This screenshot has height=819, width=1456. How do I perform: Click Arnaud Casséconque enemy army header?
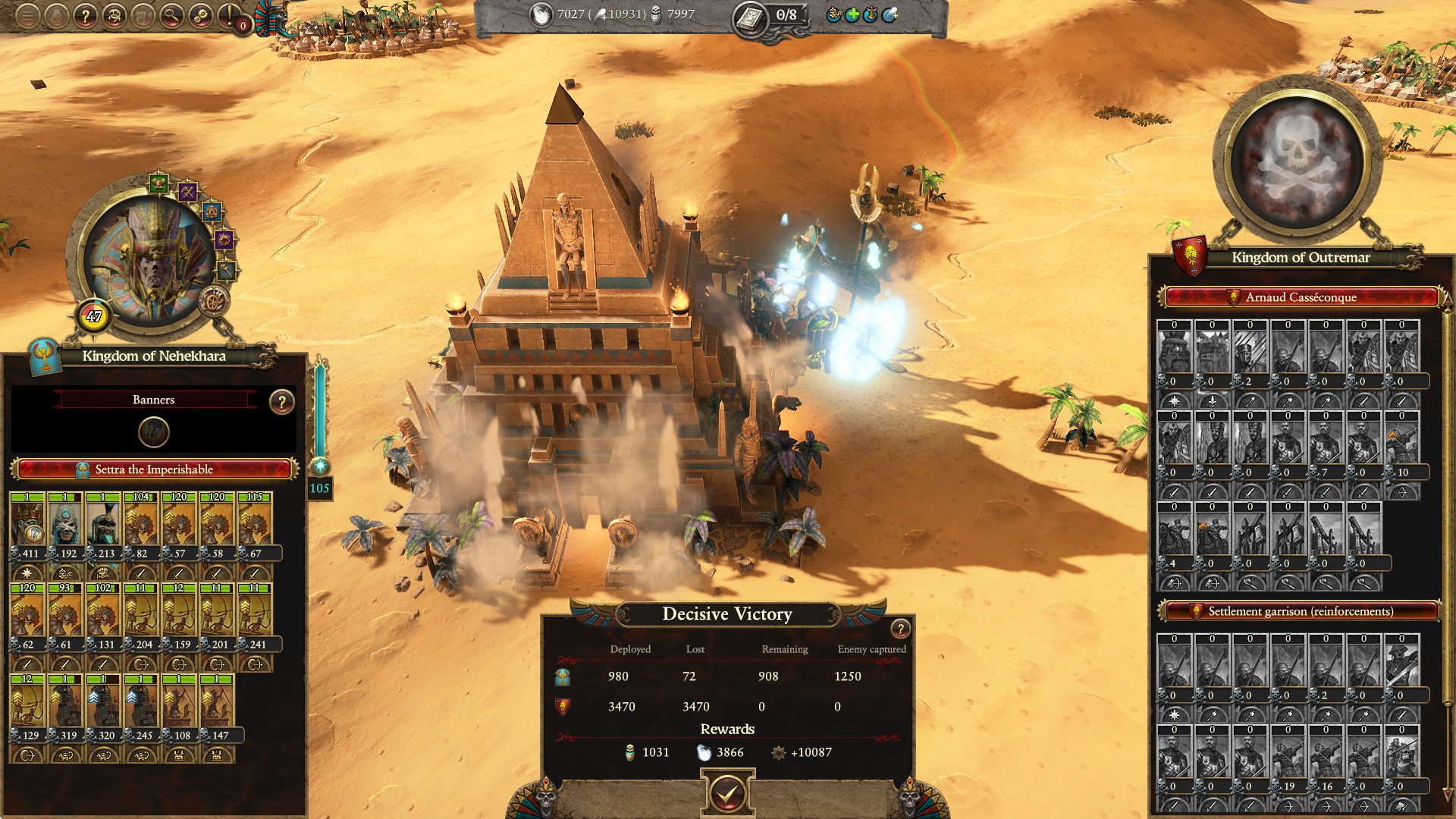click(x=1301, y=297)
